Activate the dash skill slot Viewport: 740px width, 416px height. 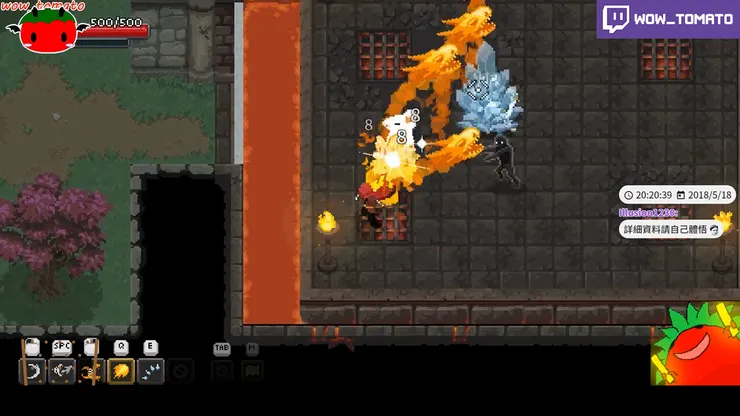62,372
